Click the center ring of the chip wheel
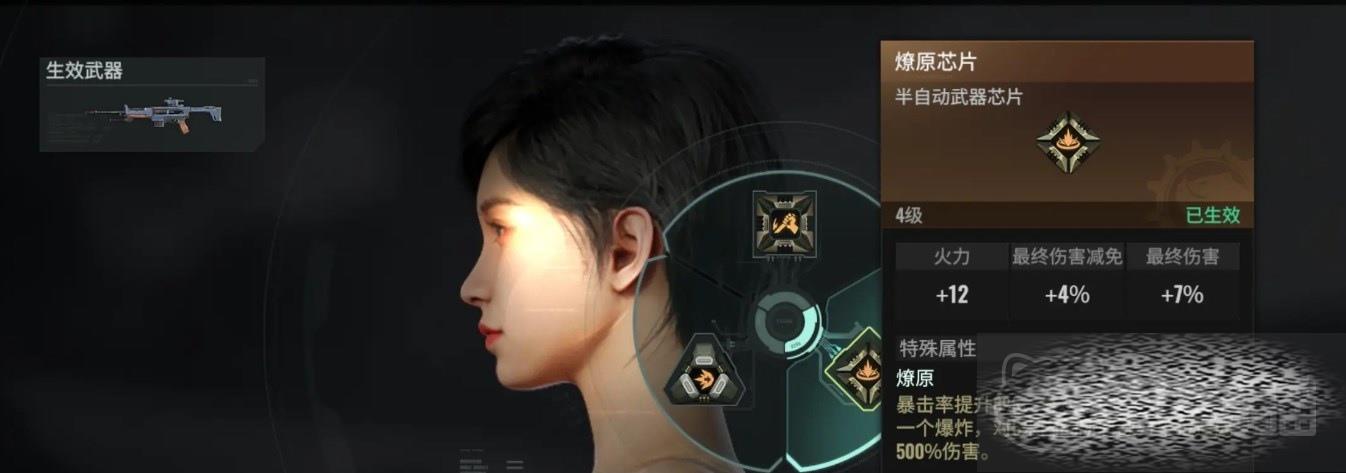 point(785,324)
